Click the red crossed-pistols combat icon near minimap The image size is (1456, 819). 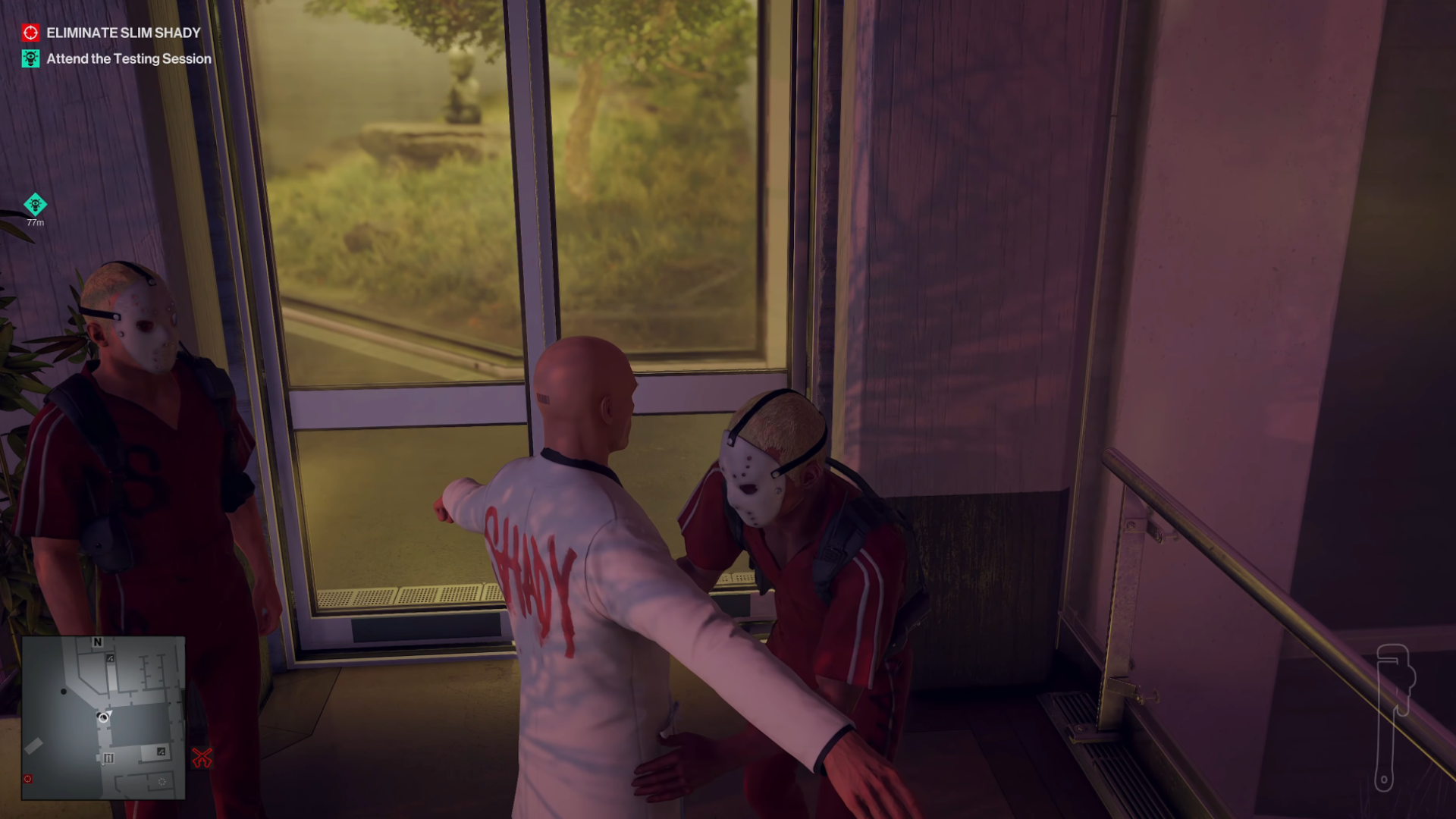pyautogui.click(x=202, y=757)
